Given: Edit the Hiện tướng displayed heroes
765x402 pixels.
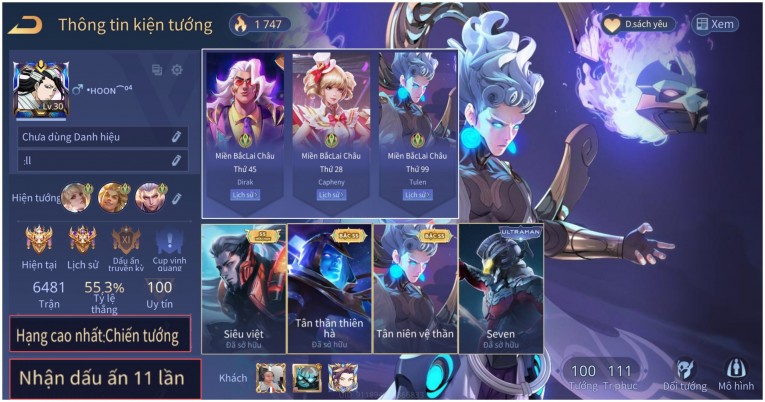Looking at the screenshot, I should click(x=177, y=198).
